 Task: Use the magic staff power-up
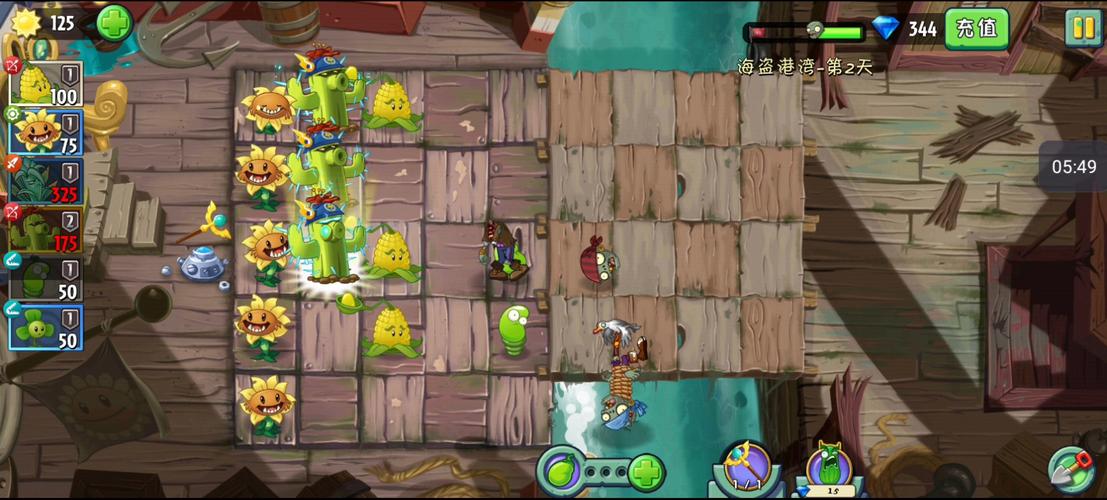pyautogui.click(x=744, y=468)
